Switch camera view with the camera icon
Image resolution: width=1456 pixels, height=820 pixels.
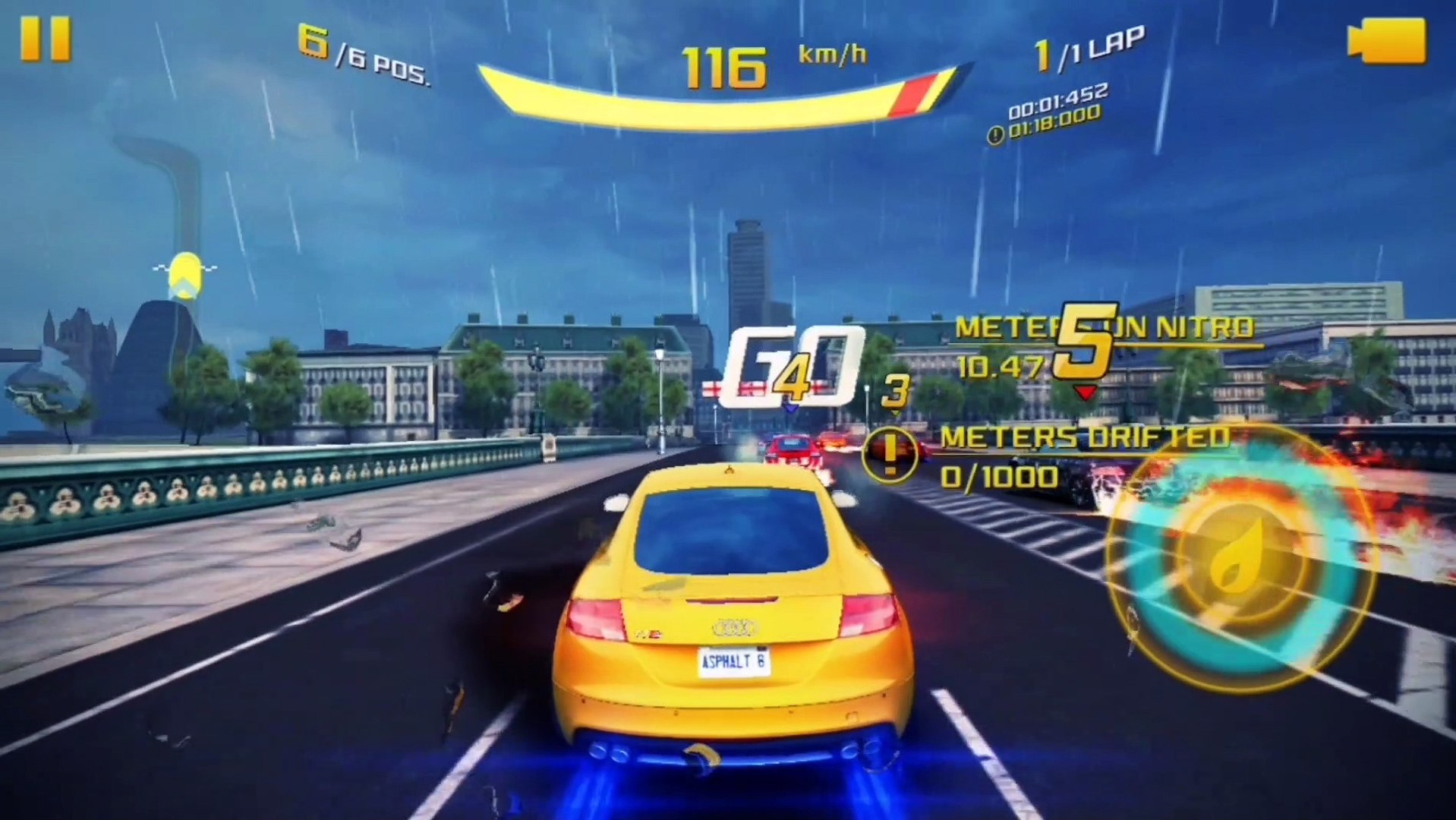coord(1387,41)
